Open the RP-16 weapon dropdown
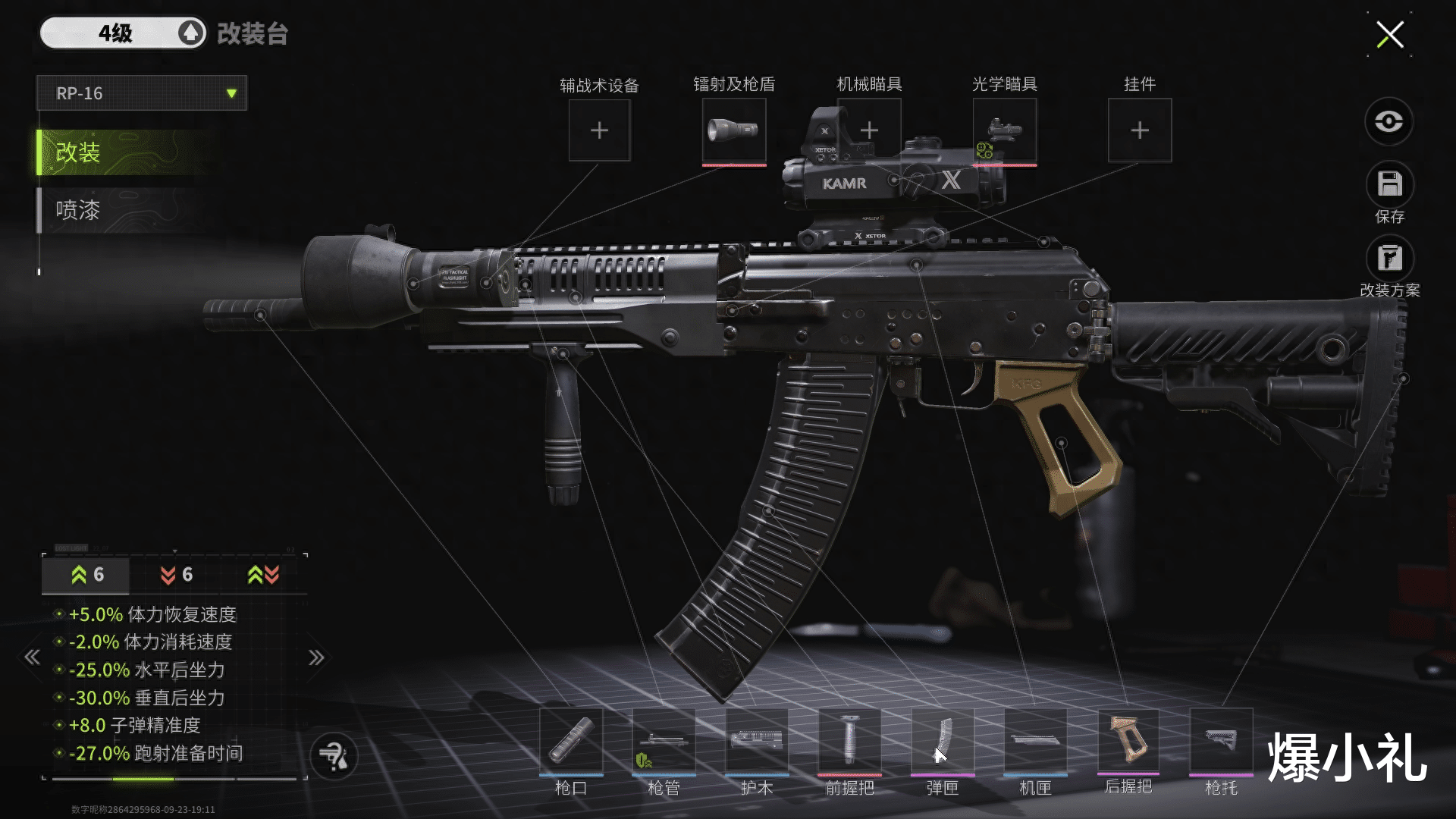 click(x=142, y=93)
